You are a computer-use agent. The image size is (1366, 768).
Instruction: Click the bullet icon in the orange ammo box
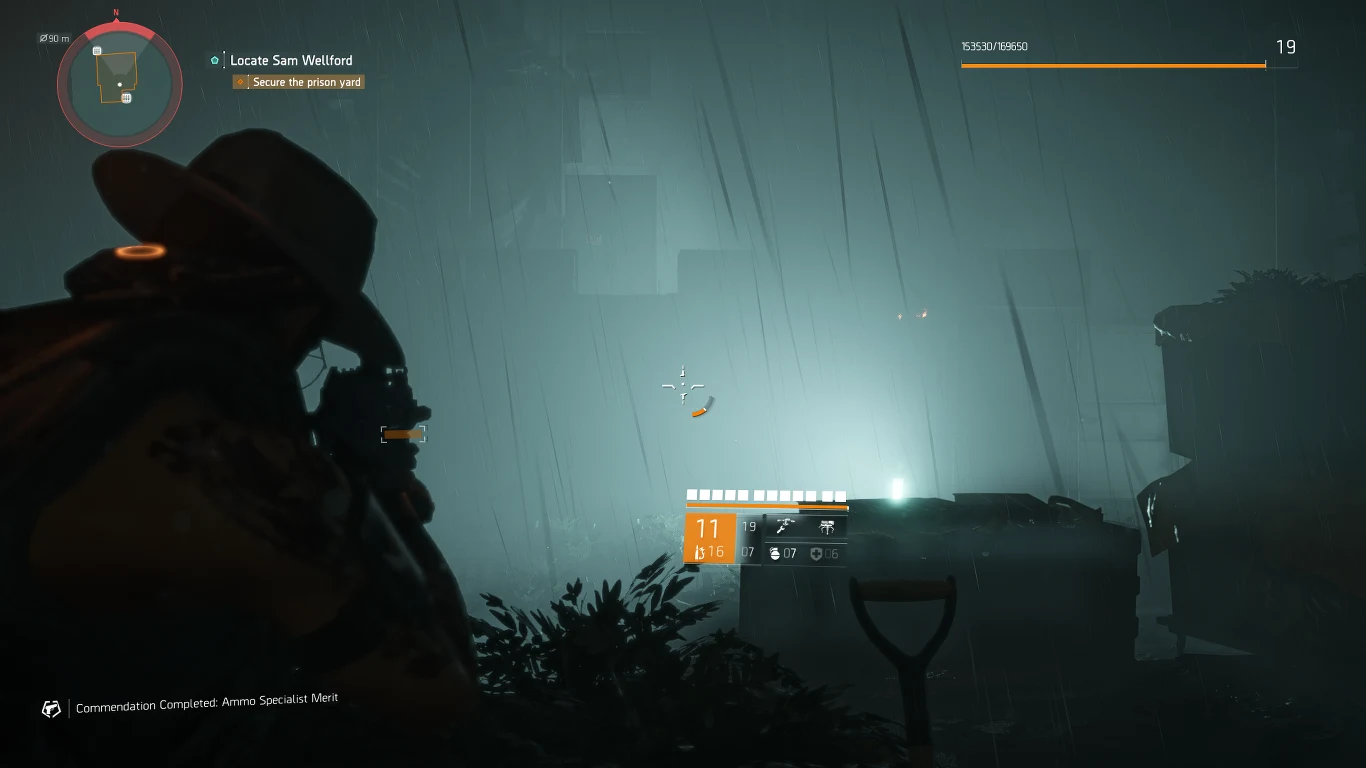click(700, 553)
